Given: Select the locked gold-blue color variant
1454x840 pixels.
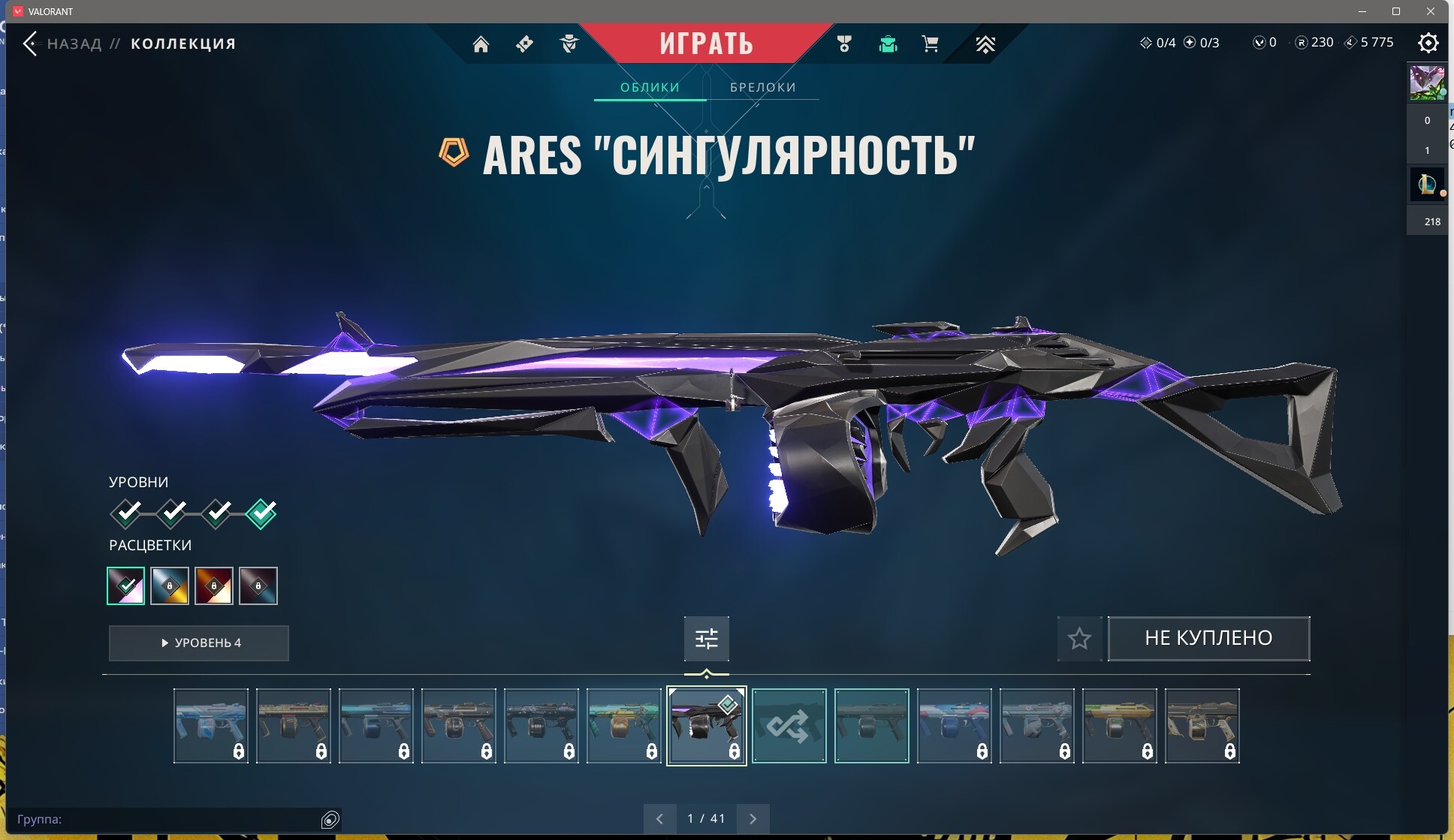Looking at the screenshot, I should pyautogui.click(x=170, y=586).
